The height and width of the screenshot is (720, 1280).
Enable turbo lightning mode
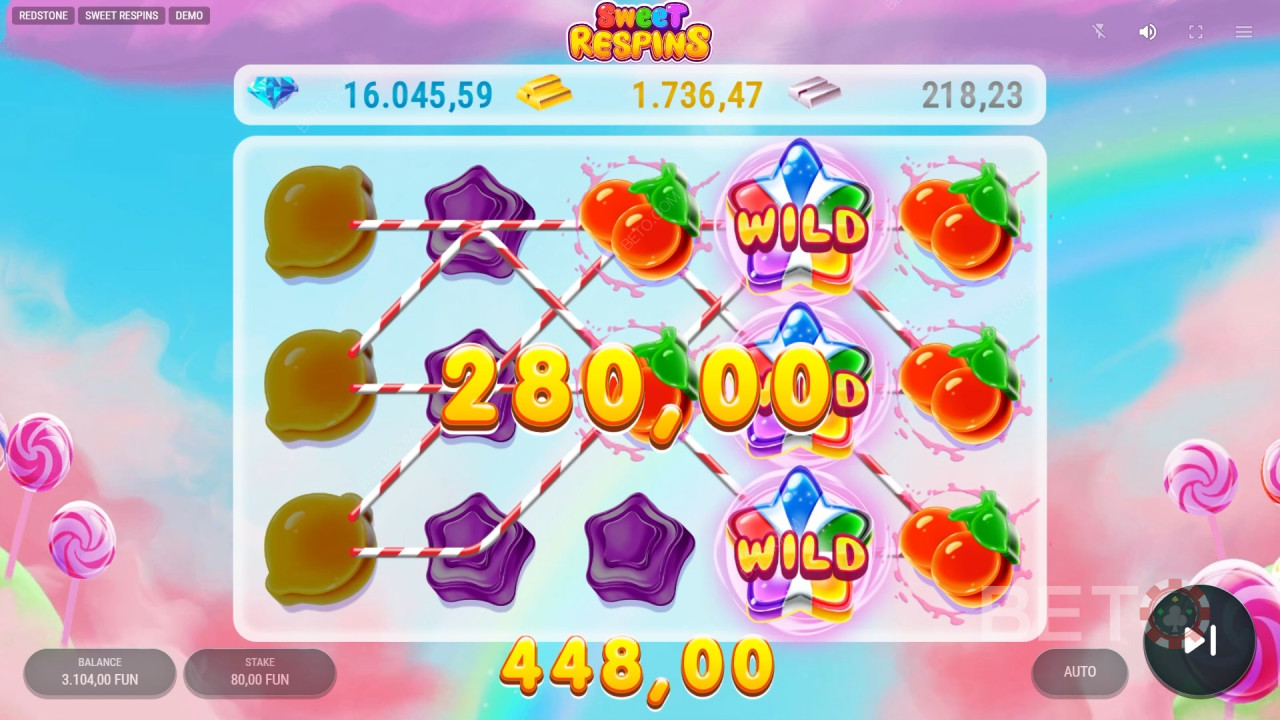1099,31
